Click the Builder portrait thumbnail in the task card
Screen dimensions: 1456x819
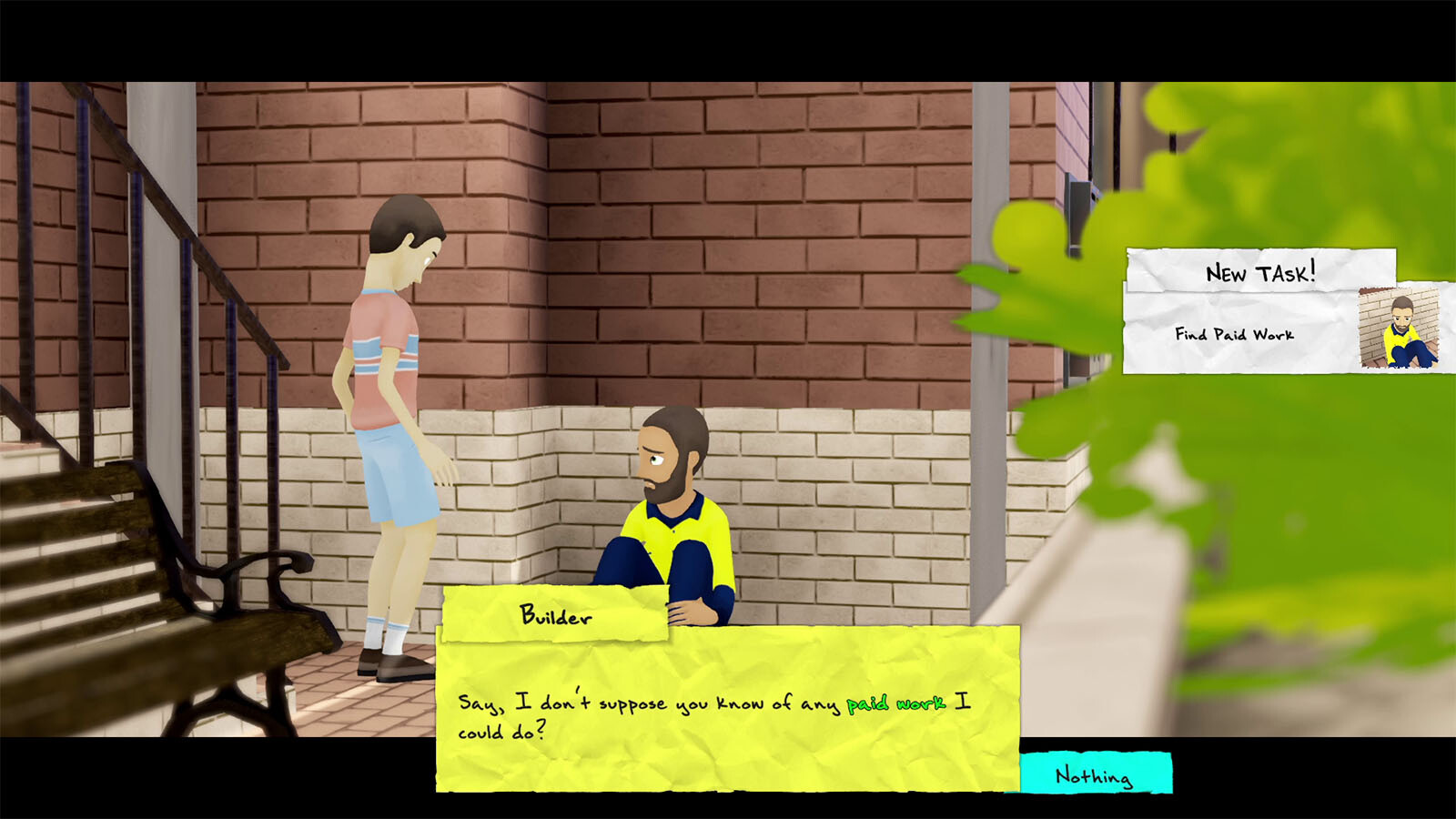click(x=1400, y=329)
